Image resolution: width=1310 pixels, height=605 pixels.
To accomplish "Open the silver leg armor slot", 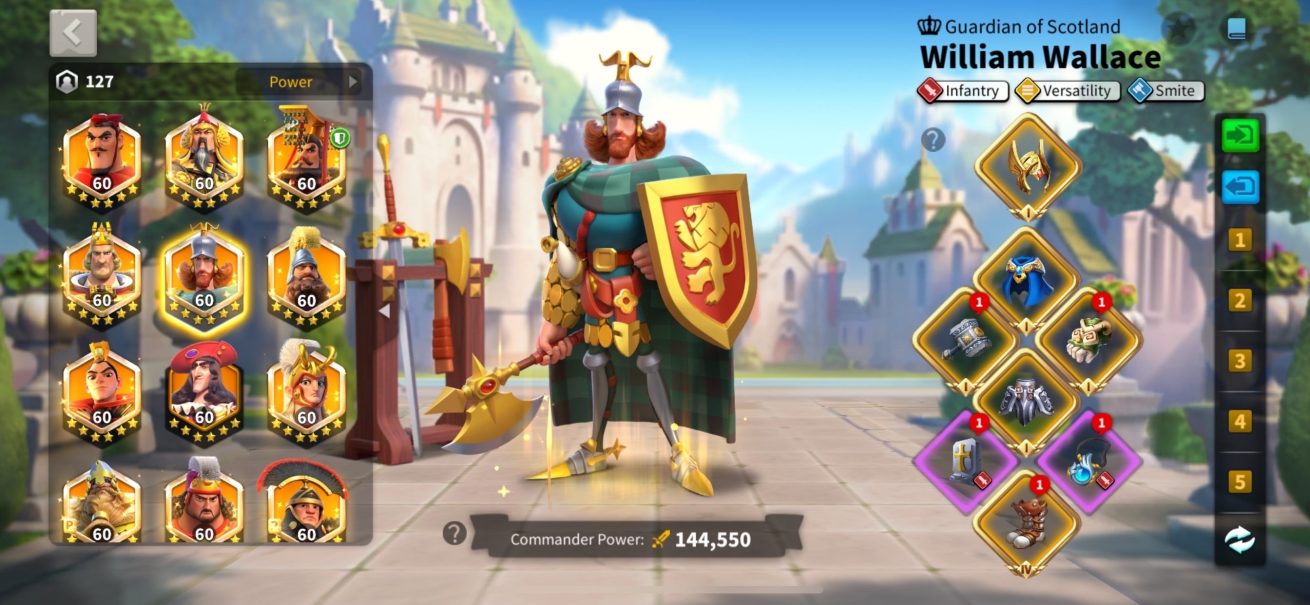I will 1027,402.
